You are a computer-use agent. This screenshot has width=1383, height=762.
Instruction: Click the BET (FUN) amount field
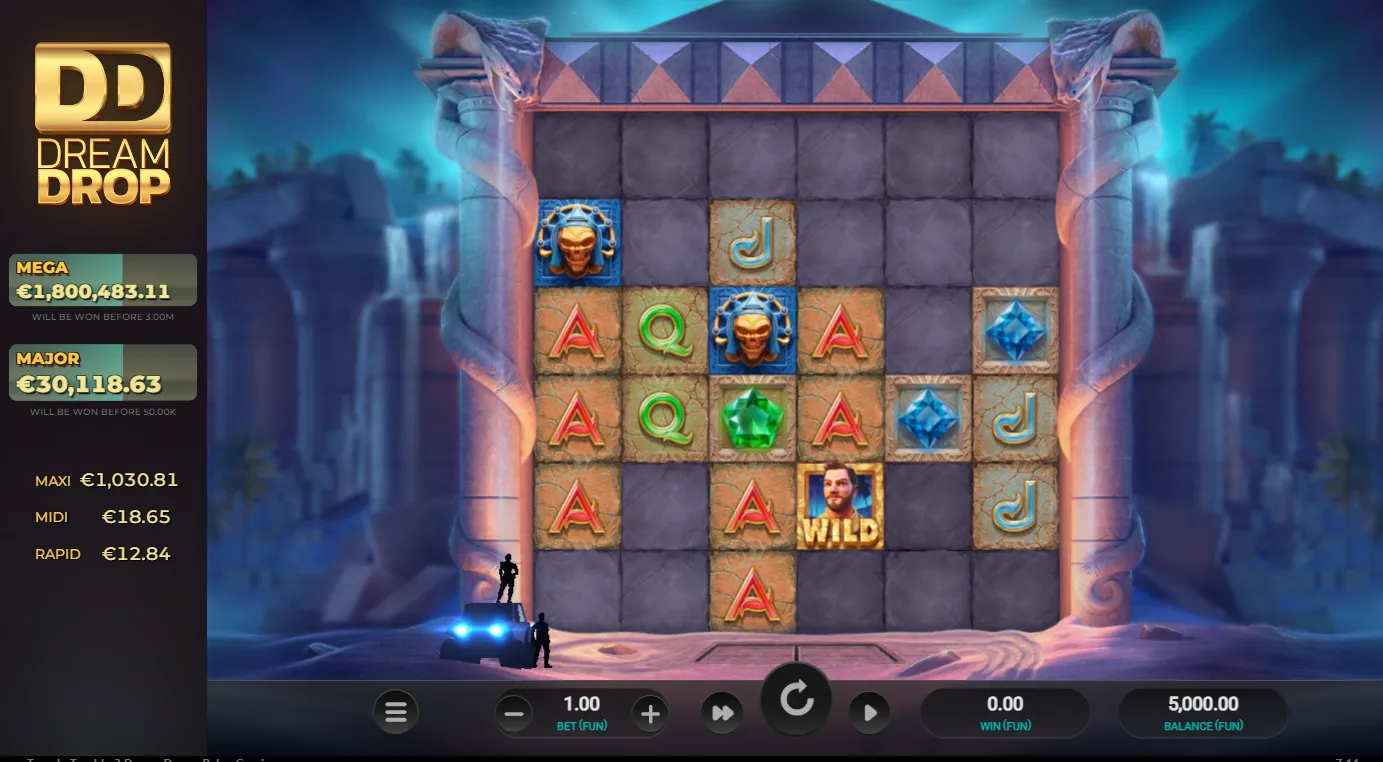[x=582, y=712]
